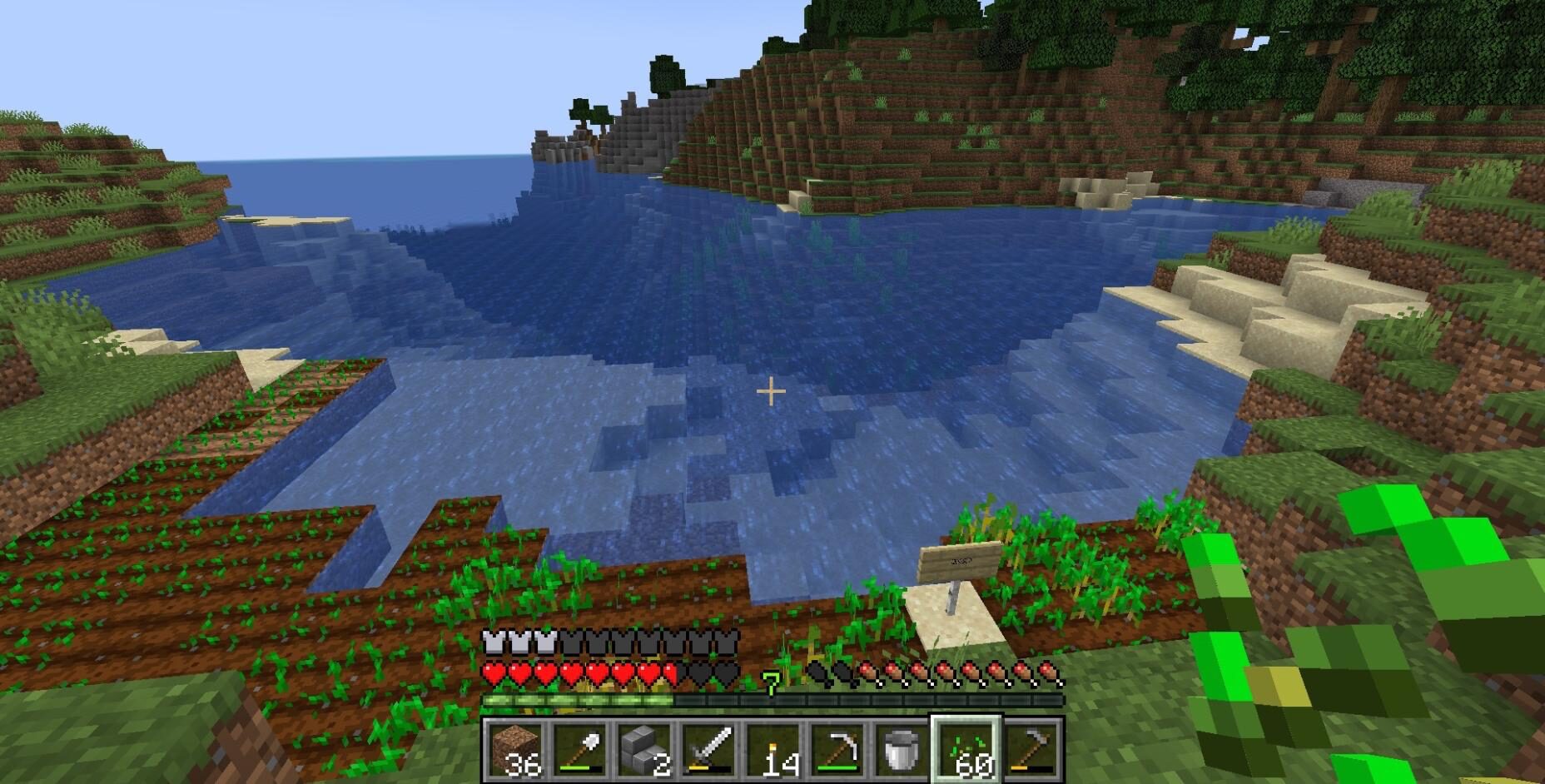Screen dimensions: 1545x784
Task: Equip the iron shovel from hotbar
Action: (x=580, y=749)
